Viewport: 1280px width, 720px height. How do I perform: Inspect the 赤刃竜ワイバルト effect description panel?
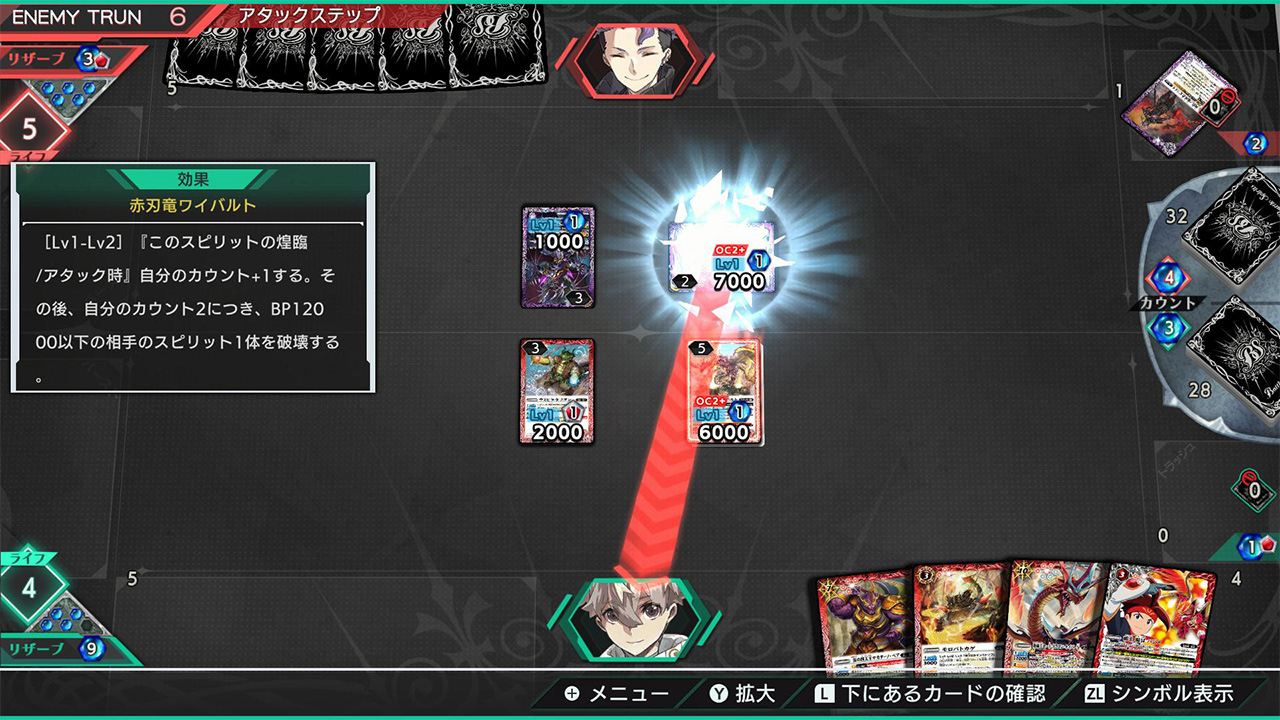[x=193, y=275]
